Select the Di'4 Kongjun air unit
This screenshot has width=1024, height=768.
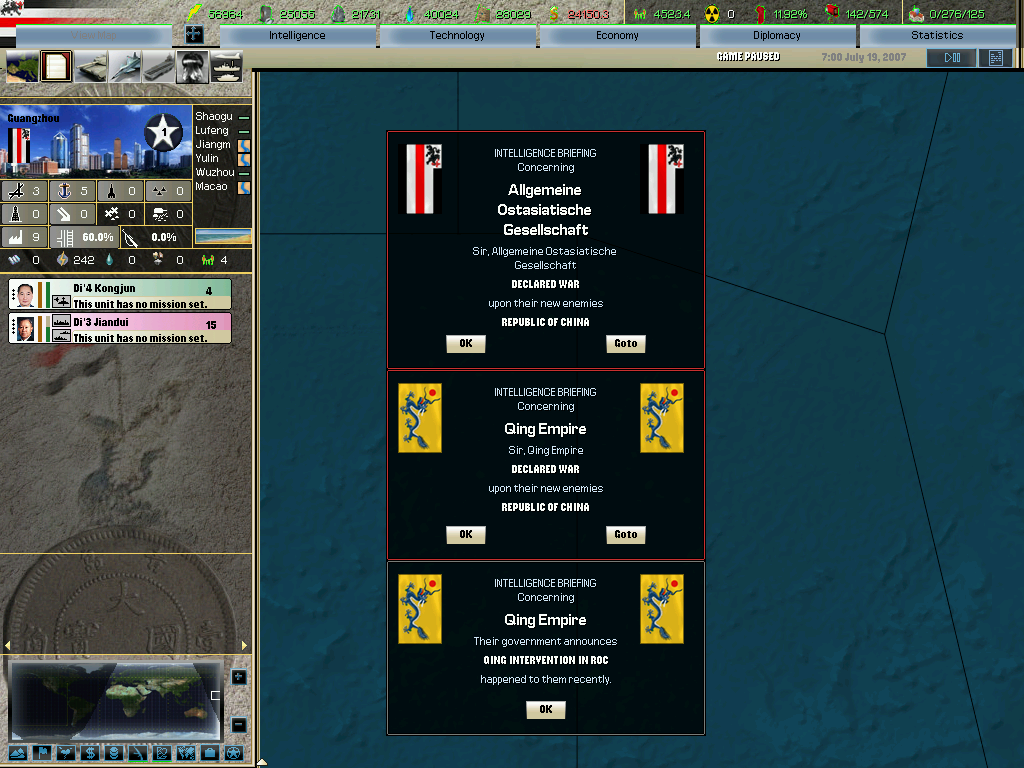tap(120, 295)
